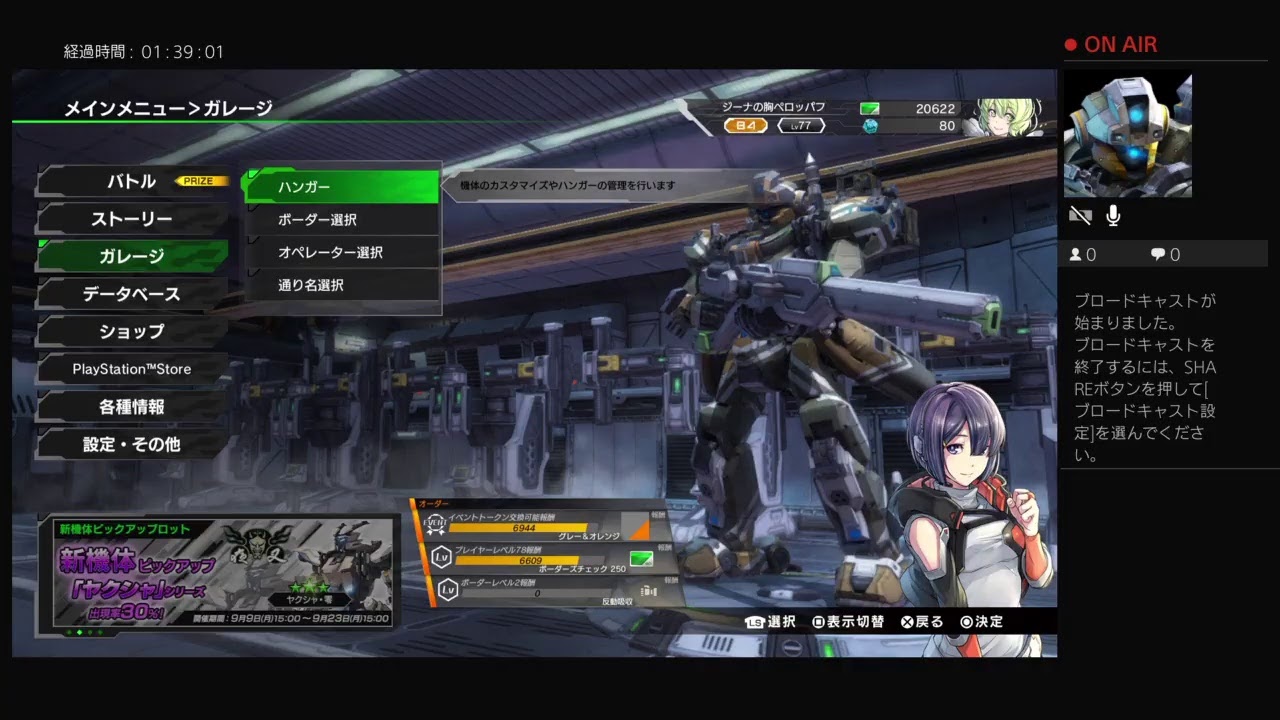Show the 各種情報 menu

[132, 407]
